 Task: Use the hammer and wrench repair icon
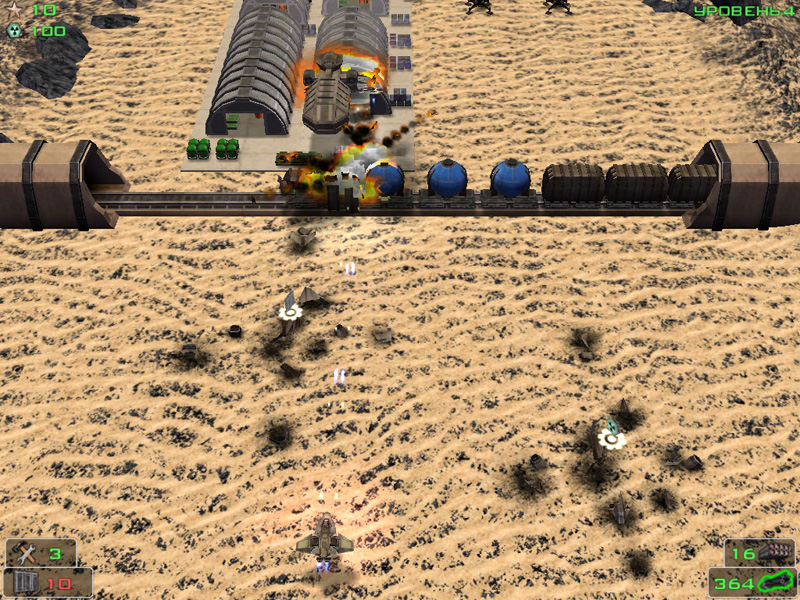[26, 553]
